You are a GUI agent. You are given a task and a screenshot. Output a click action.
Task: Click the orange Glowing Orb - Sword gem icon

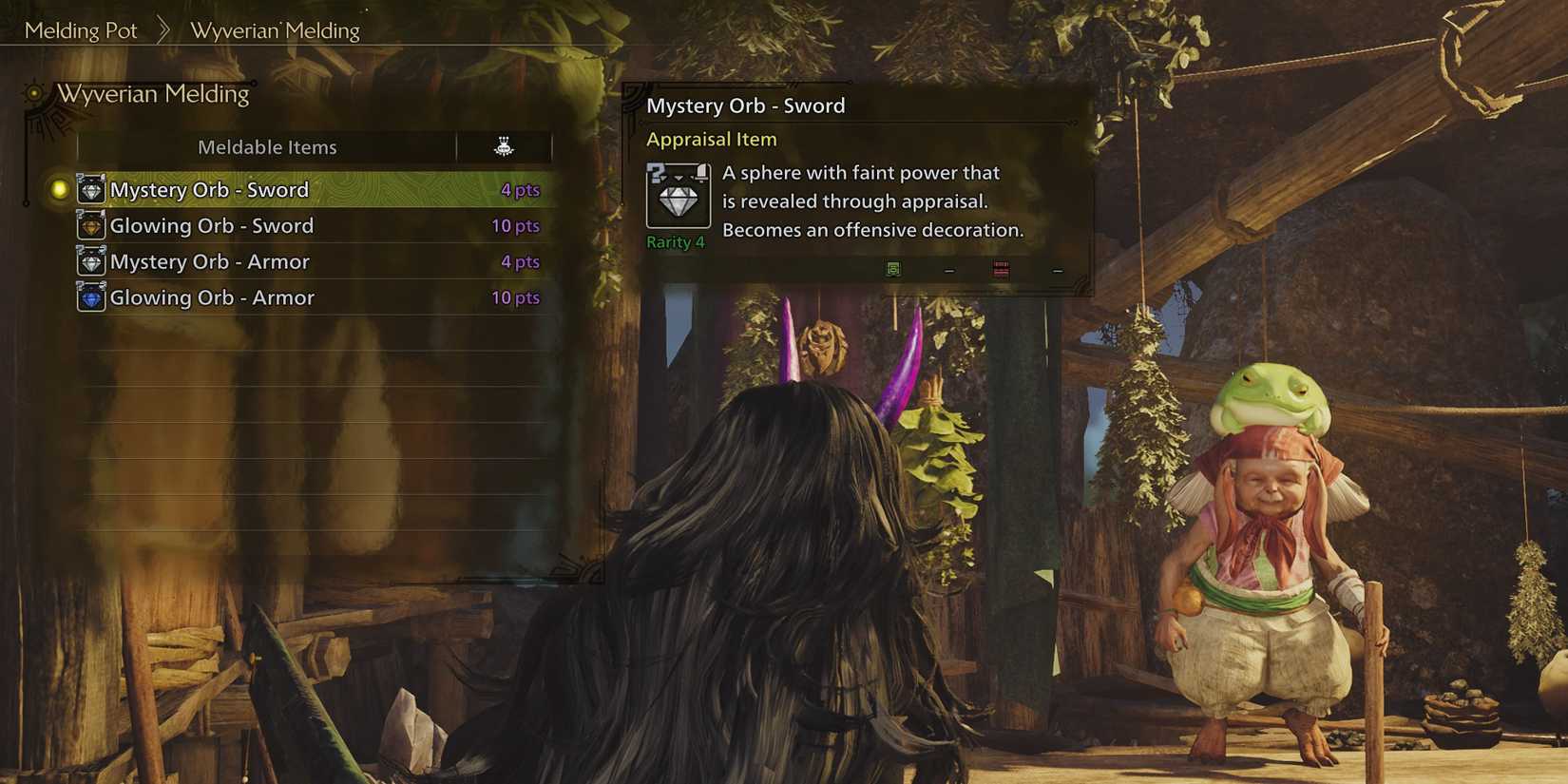coord(90,225)
